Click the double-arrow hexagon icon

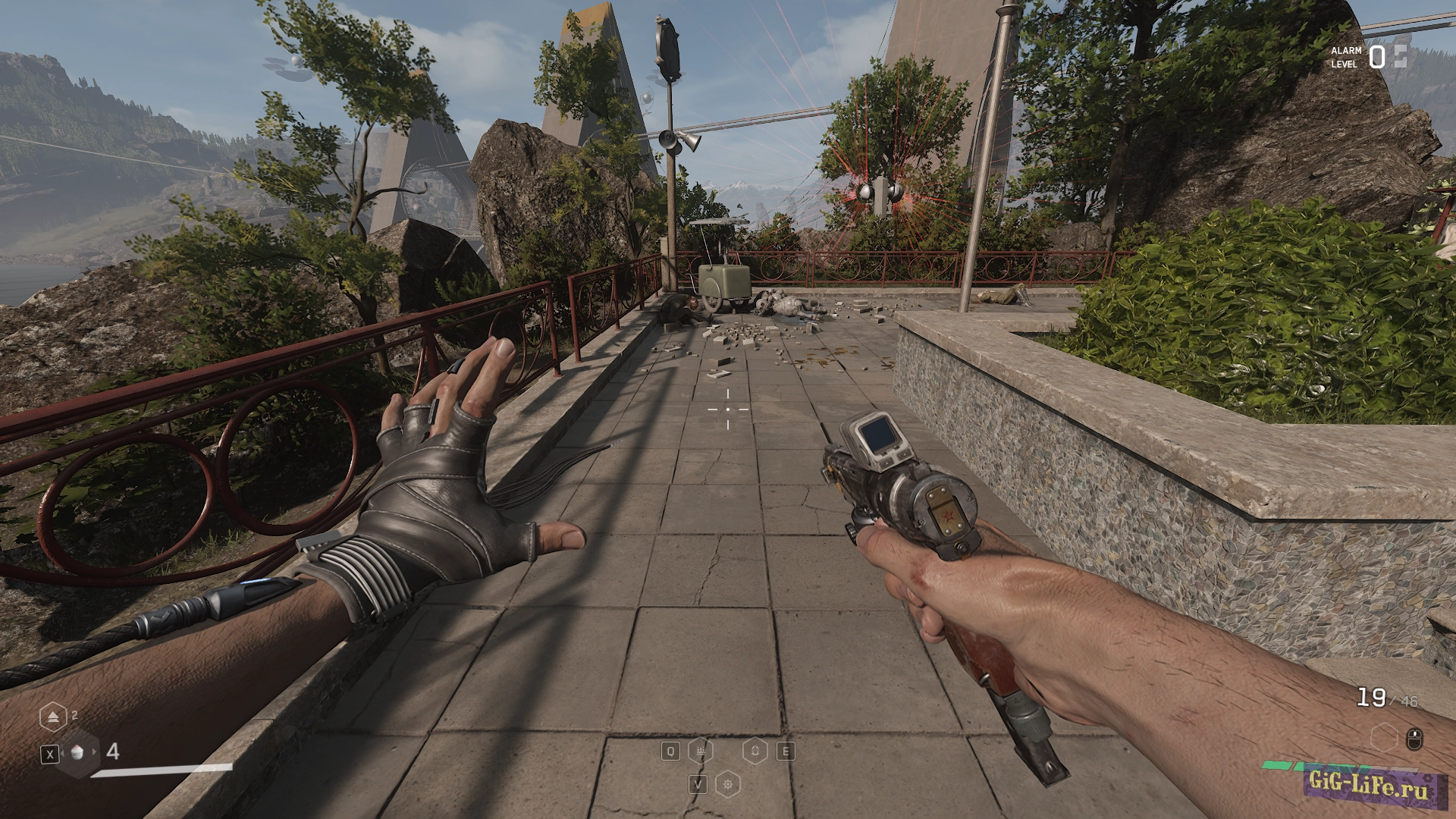(x=53, y=717)
